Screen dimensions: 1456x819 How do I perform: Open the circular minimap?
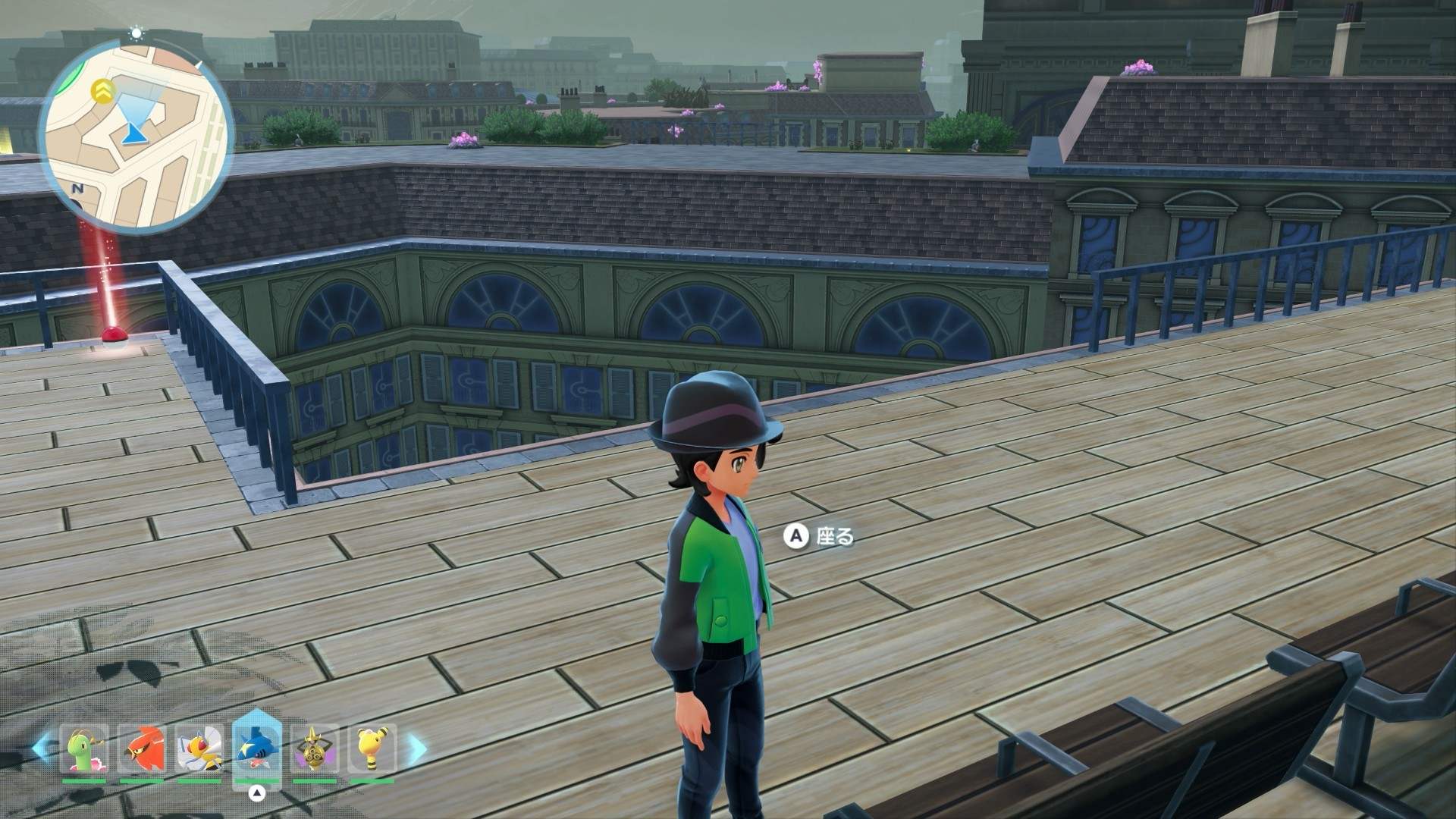click(136, 136)
